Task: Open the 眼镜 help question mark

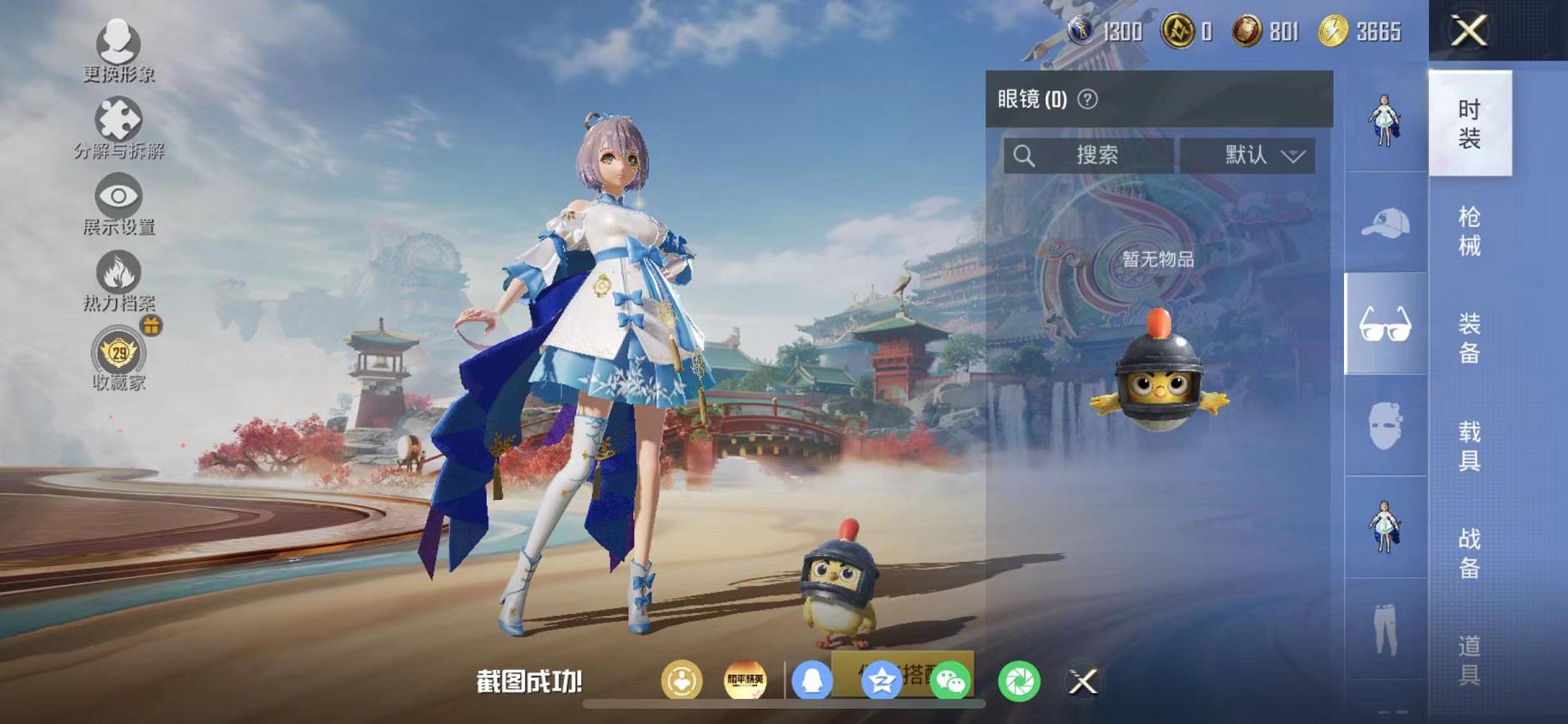Action: point(1088,100)
